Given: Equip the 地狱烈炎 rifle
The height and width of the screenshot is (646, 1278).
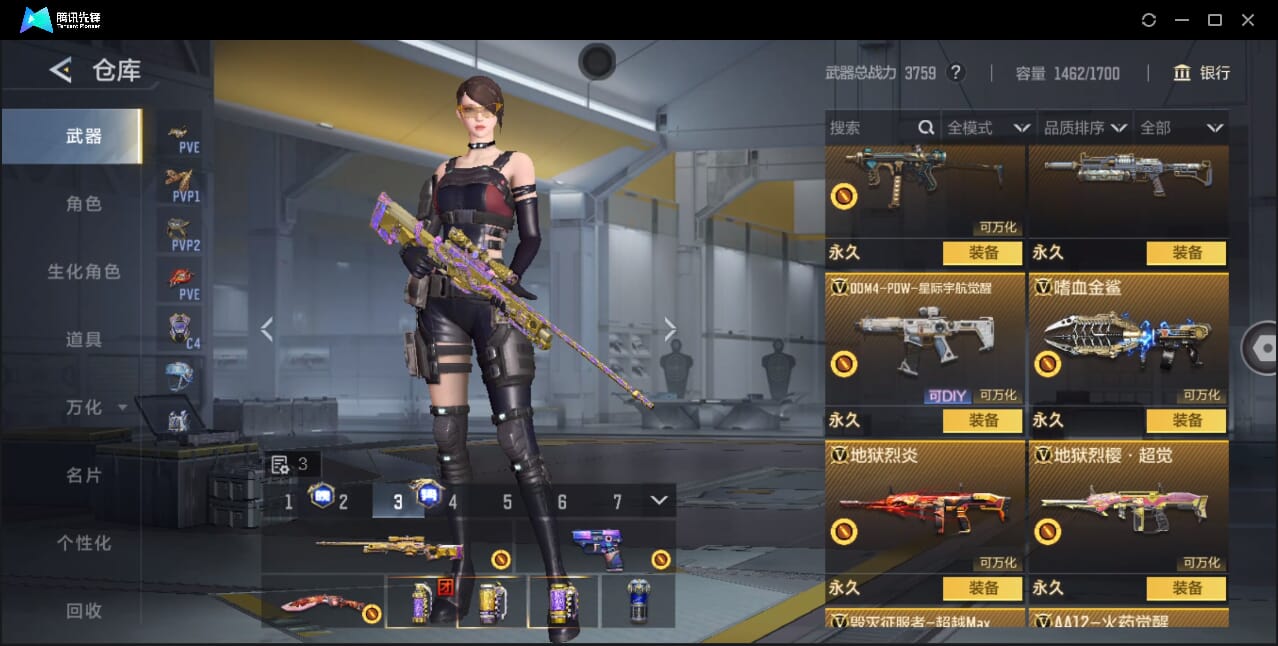Looking at the screenshot, I should pos(982,588).
